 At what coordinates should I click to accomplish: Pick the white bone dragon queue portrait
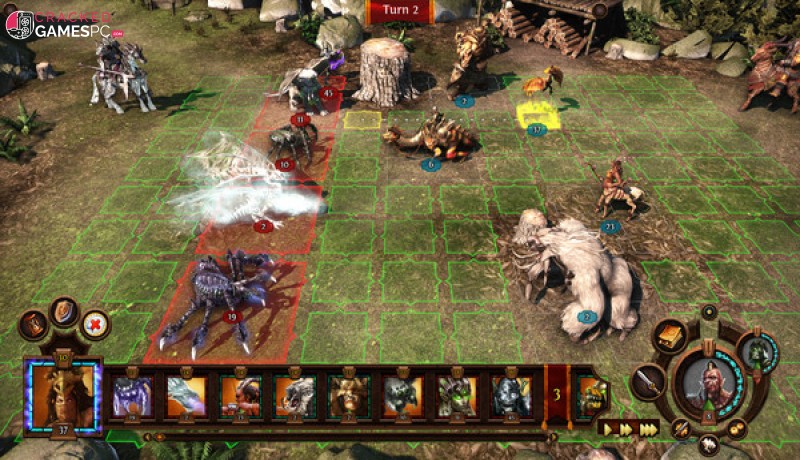(x=186, y=395)
